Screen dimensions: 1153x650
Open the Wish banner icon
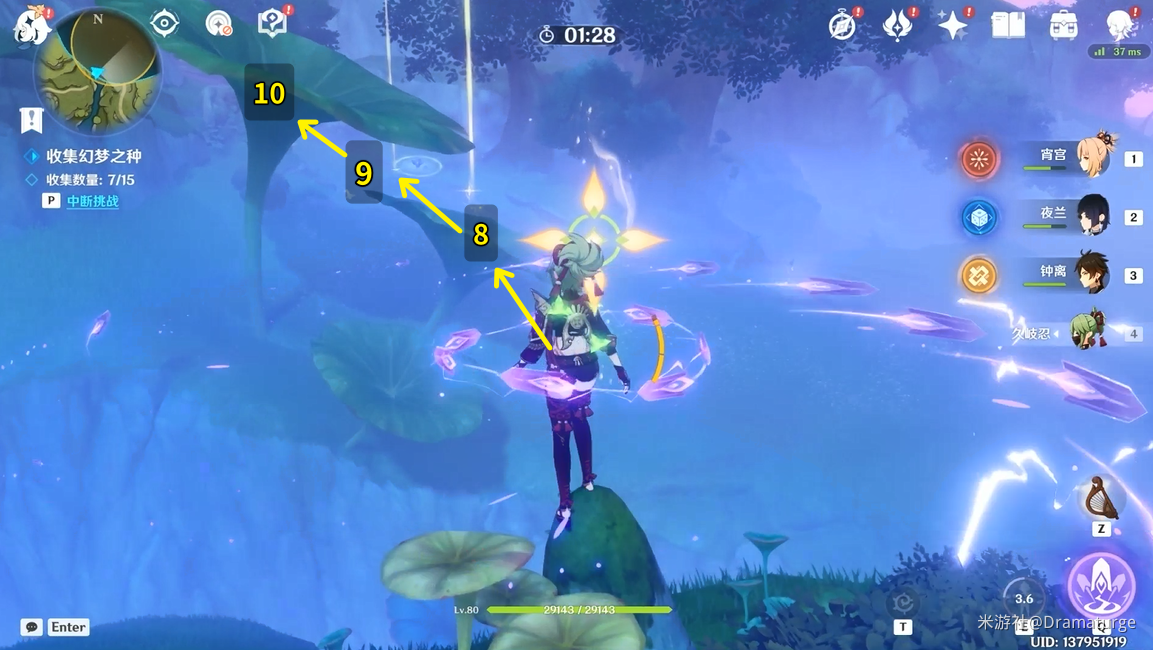tap(897, 25)
